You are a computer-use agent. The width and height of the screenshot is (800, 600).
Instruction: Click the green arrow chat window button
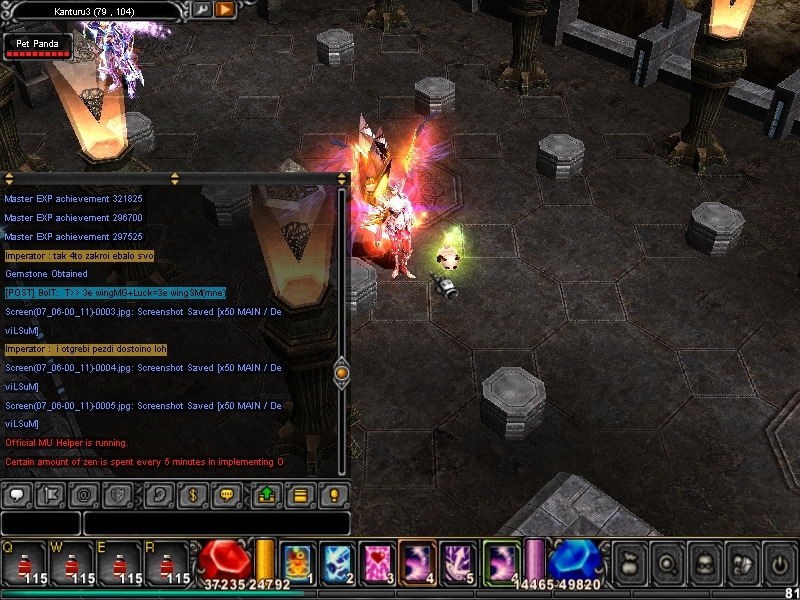267,494
